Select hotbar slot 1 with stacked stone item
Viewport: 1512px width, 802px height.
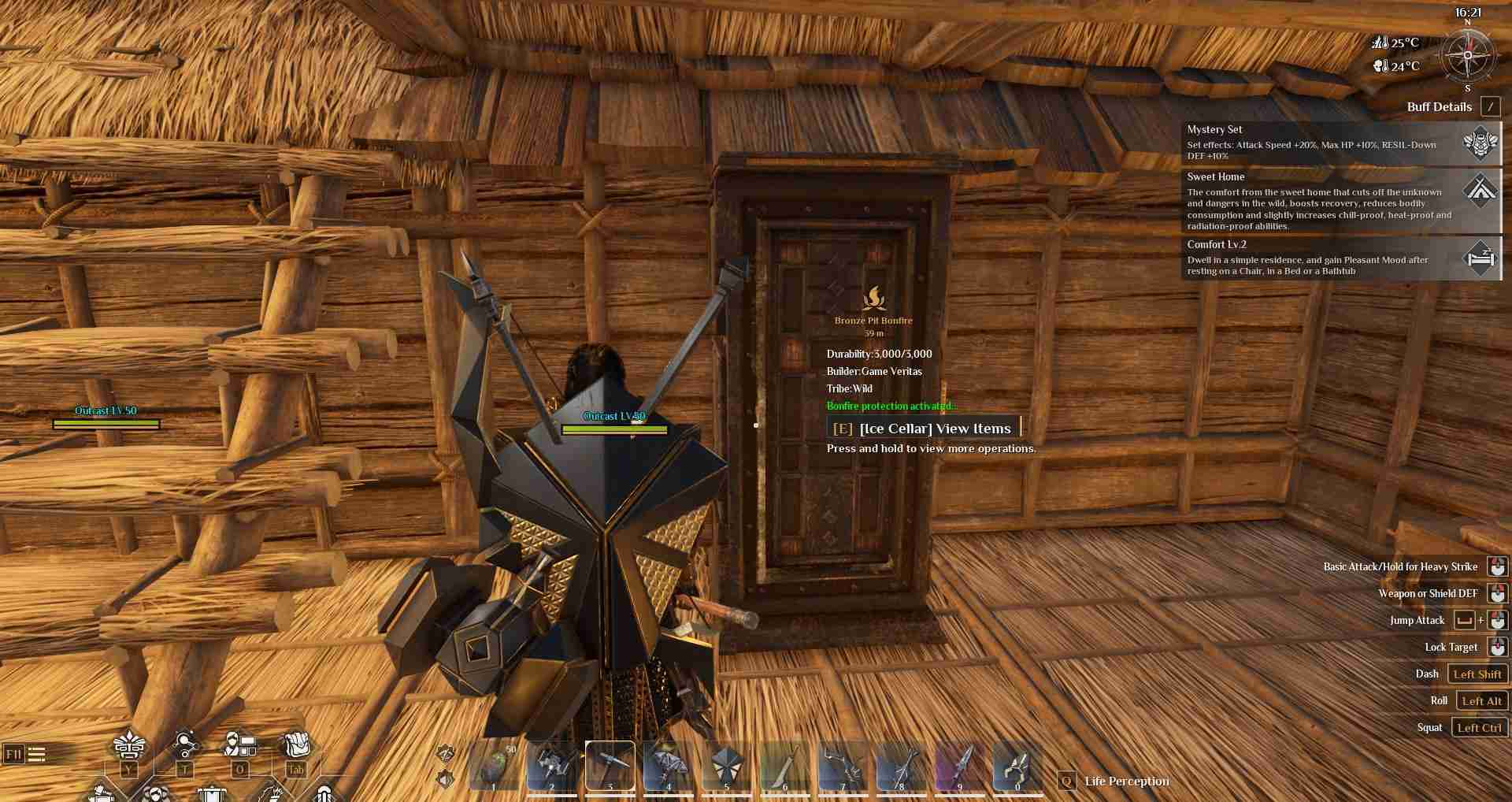point(495,766)
